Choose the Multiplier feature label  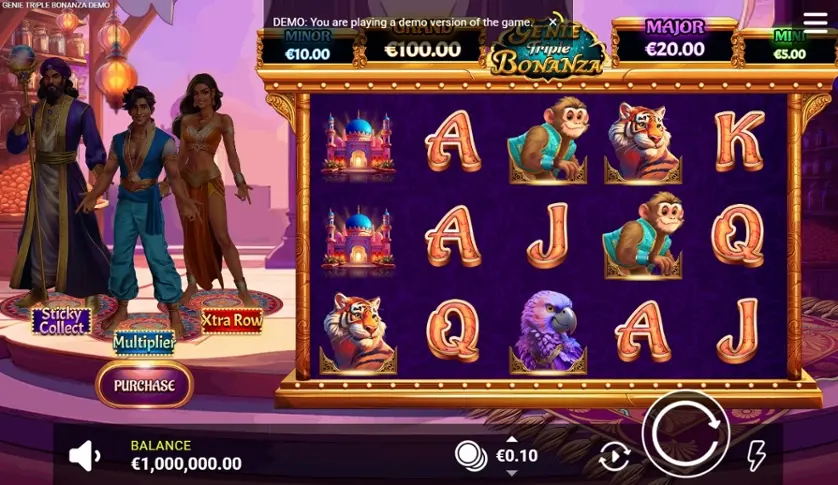(x=144, y=343)
